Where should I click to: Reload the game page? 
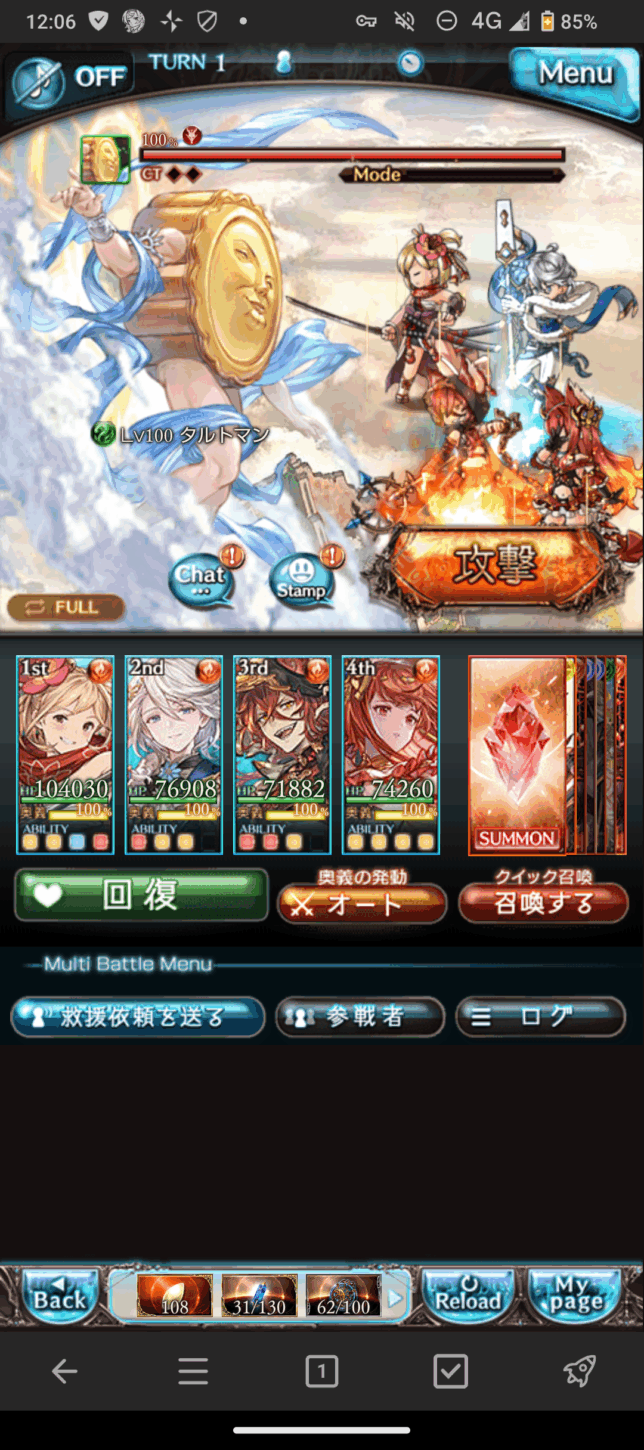(467, 1297)
